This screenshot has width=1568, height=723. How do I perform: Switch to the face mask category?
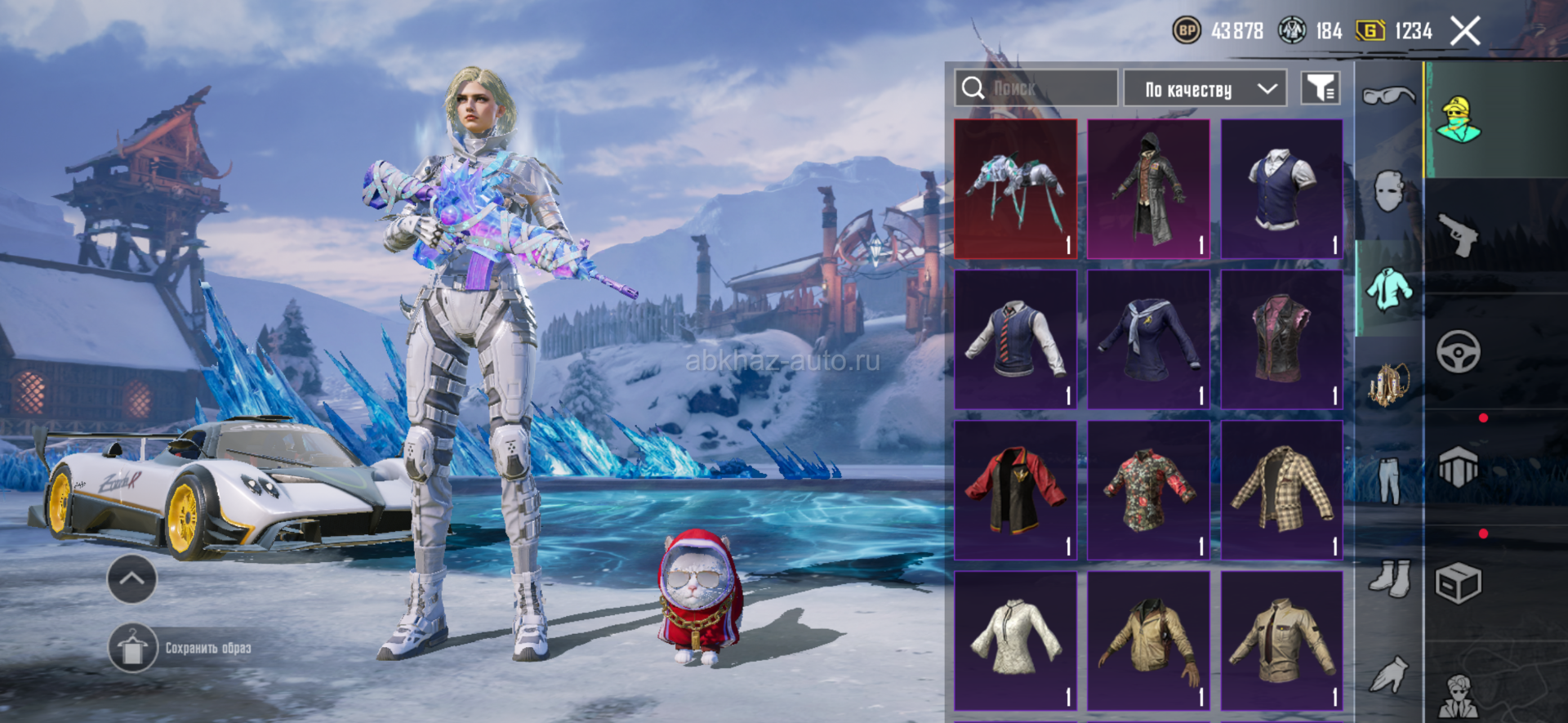click(1388, 192)
